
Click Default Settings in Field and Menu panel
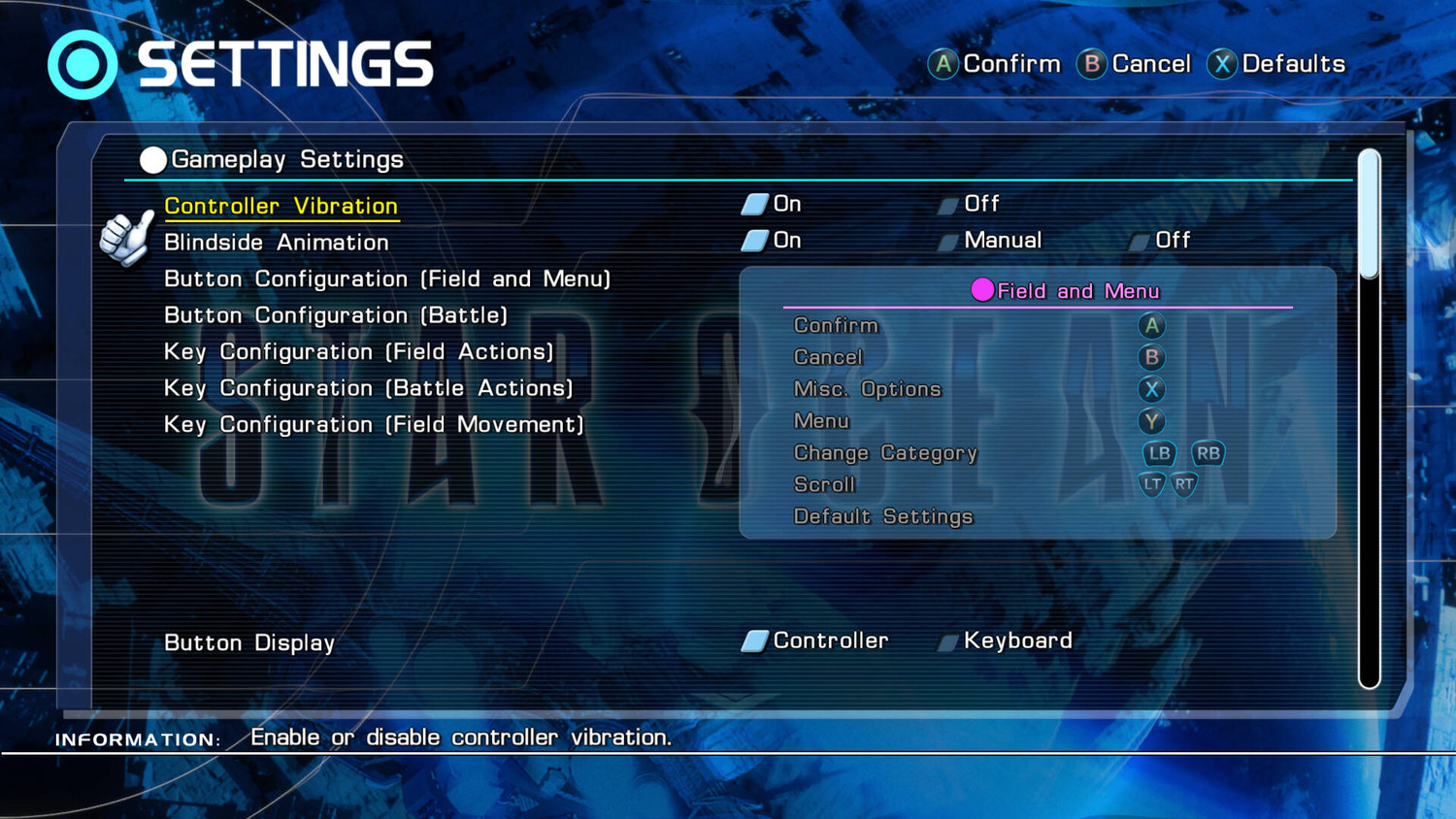882,516
